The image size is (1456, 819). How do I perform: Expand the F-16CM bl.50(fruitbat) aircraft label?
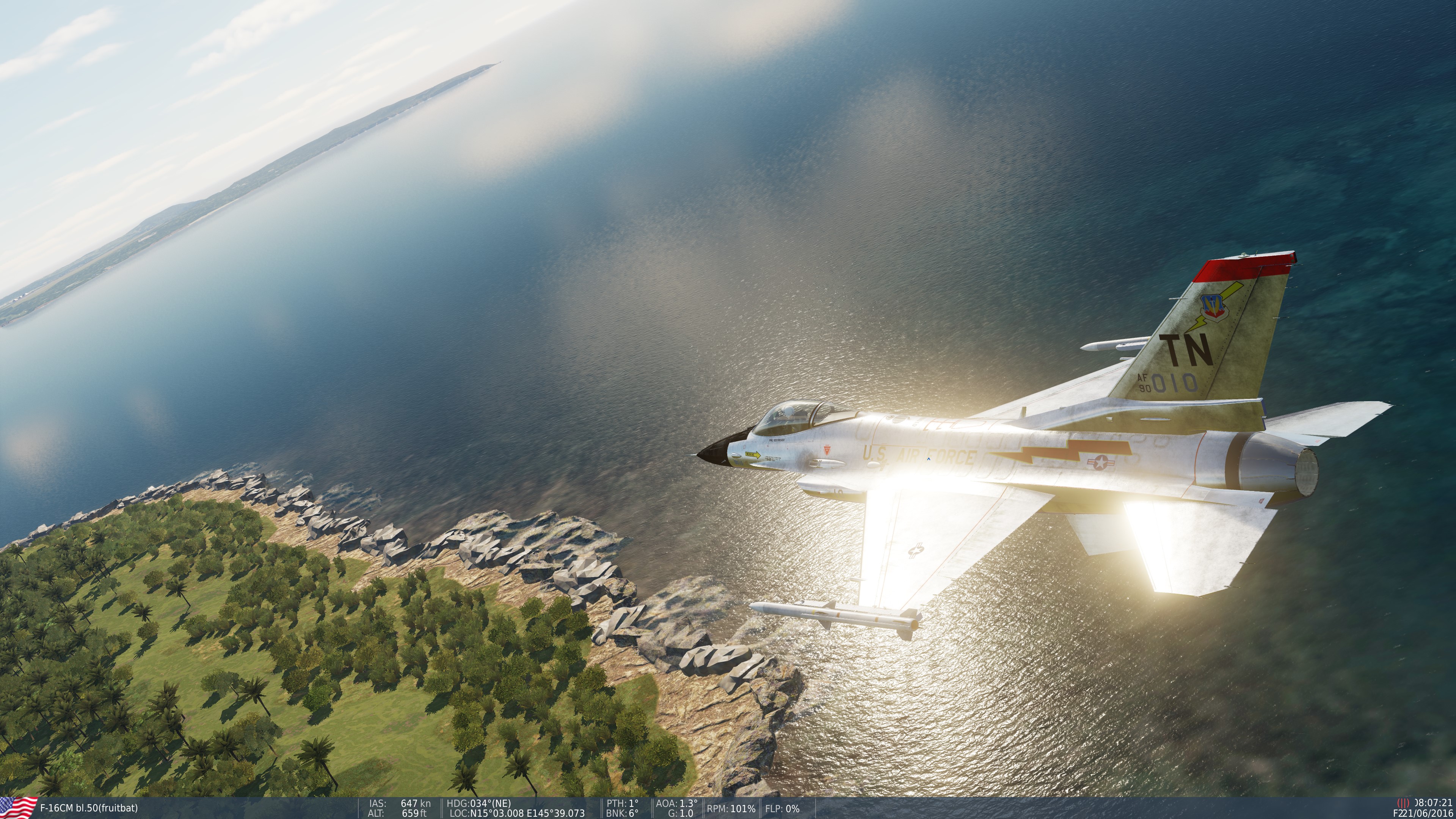click(89, 808)
